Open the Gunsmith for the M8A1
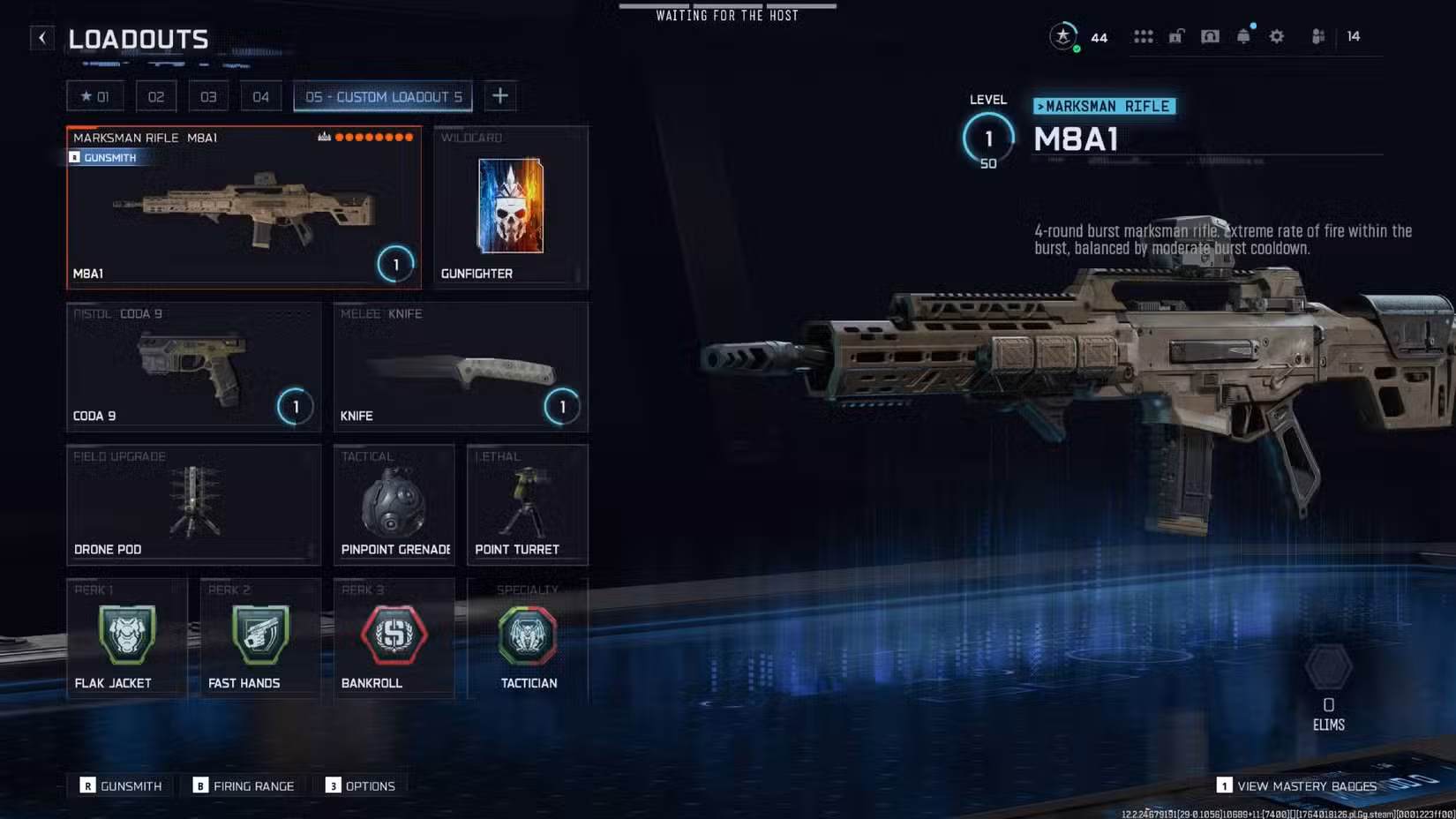Image resolution: width=1456 pixels, height=819 pixels. tap(108, 157)
